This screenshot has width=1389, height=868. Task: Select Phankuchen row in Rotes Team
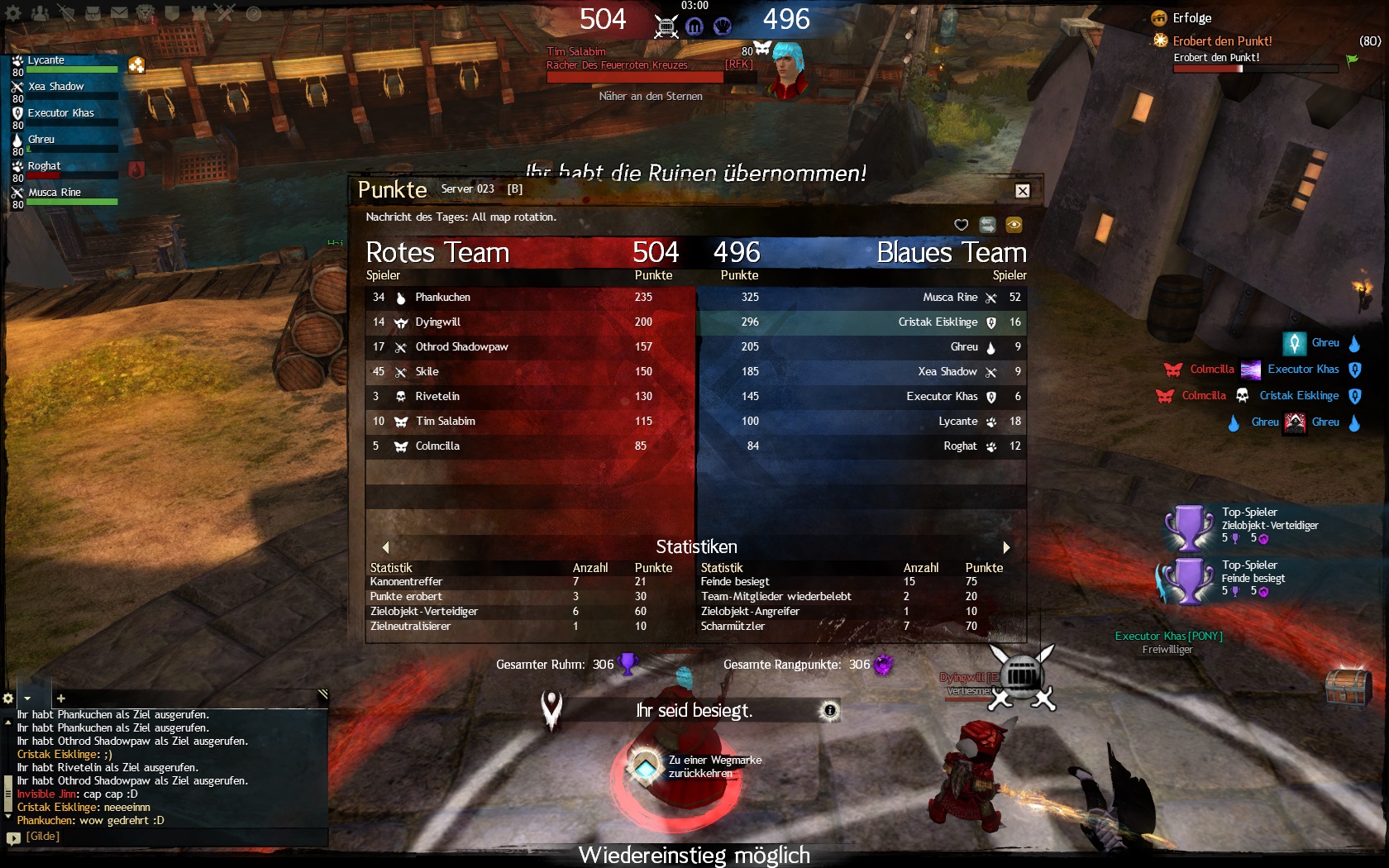(x=529, y=298)
